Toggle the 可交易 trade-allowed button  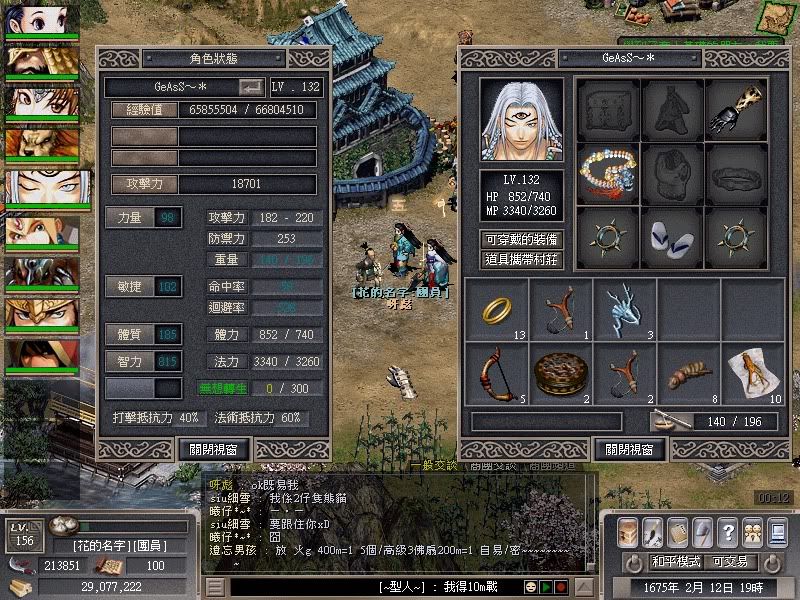tap(737, 562)
